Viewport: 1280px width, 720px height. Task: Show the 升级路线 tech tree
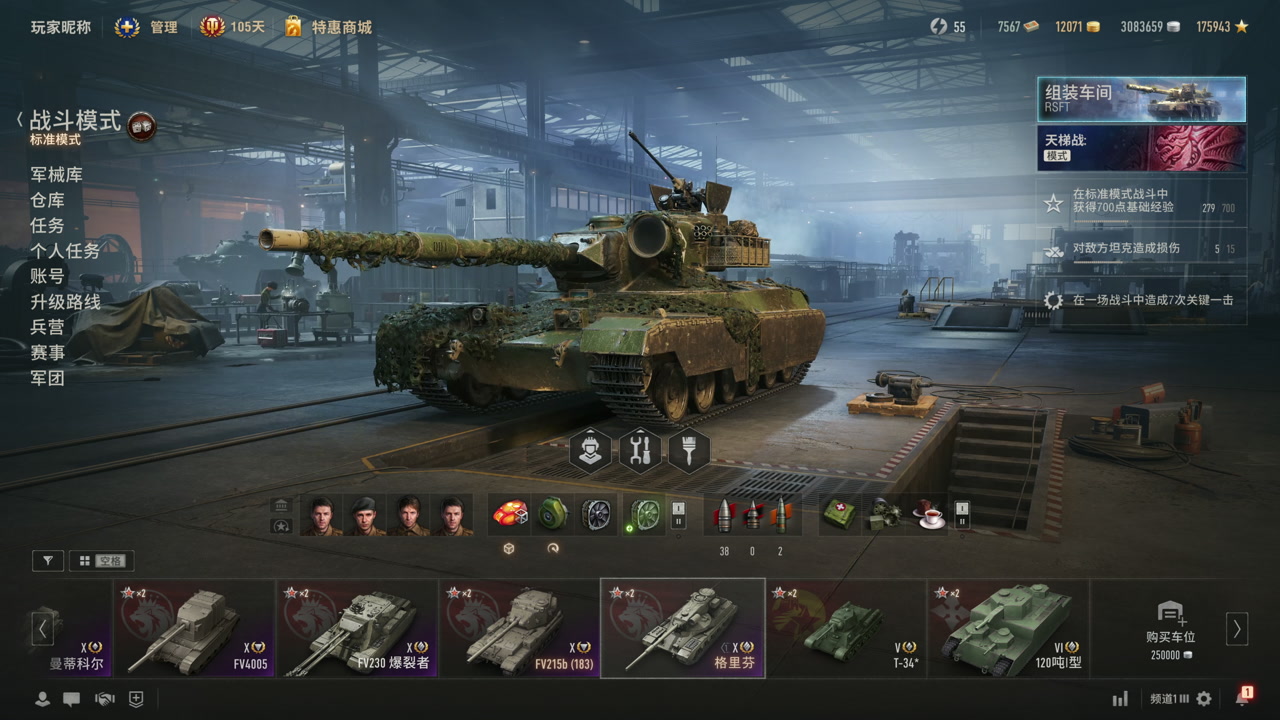(x=65, y=302)
